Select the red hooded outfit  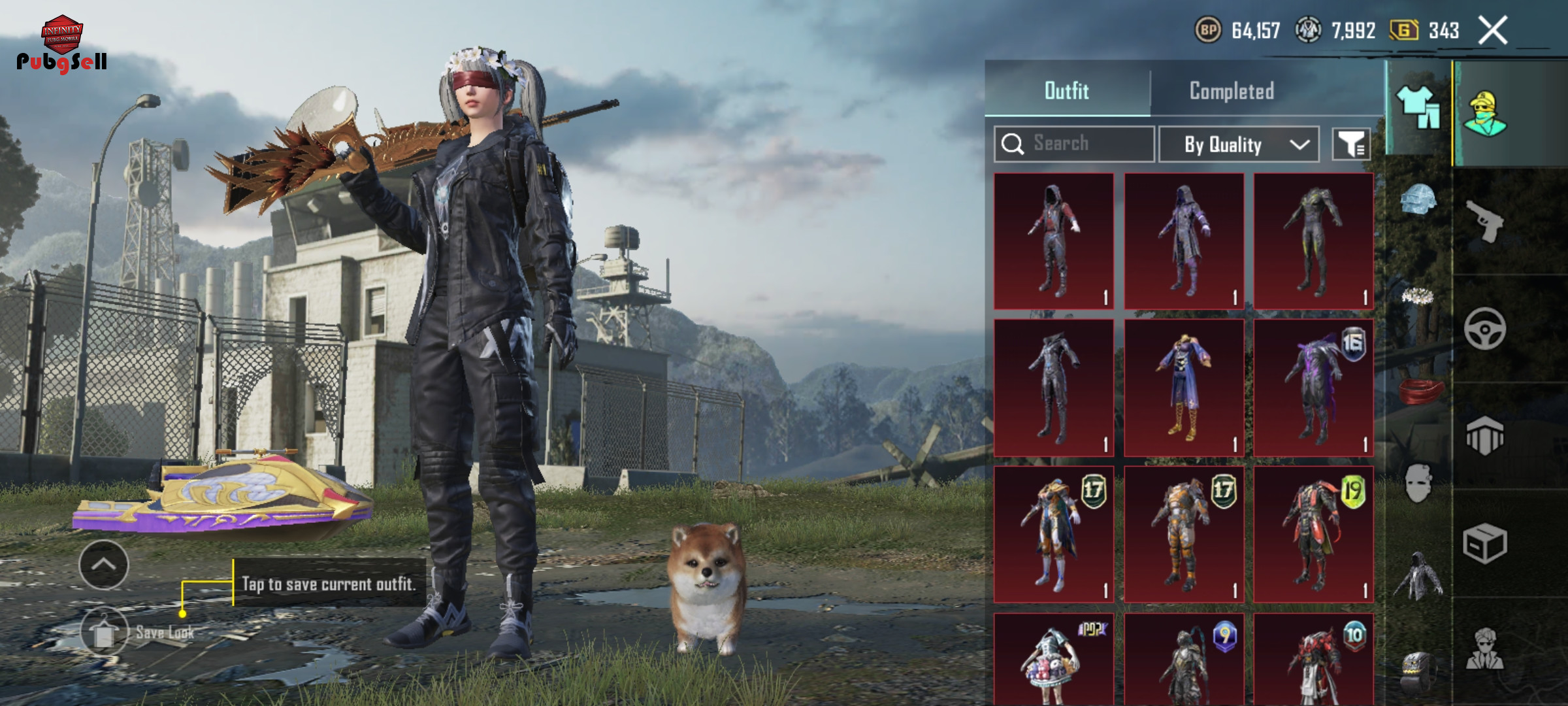click(1053, 241)
